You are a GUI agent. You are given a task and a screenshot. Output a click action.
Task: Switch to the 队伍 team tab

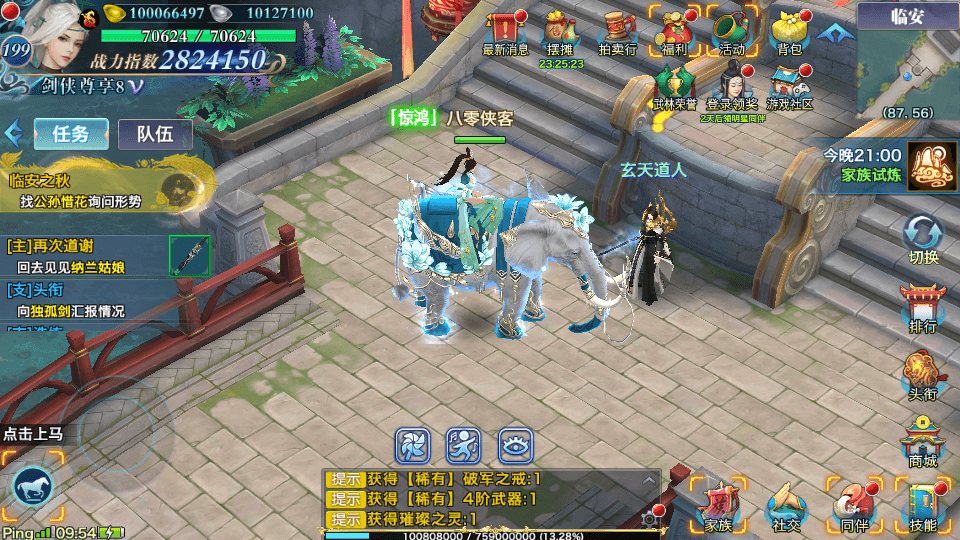155,134
